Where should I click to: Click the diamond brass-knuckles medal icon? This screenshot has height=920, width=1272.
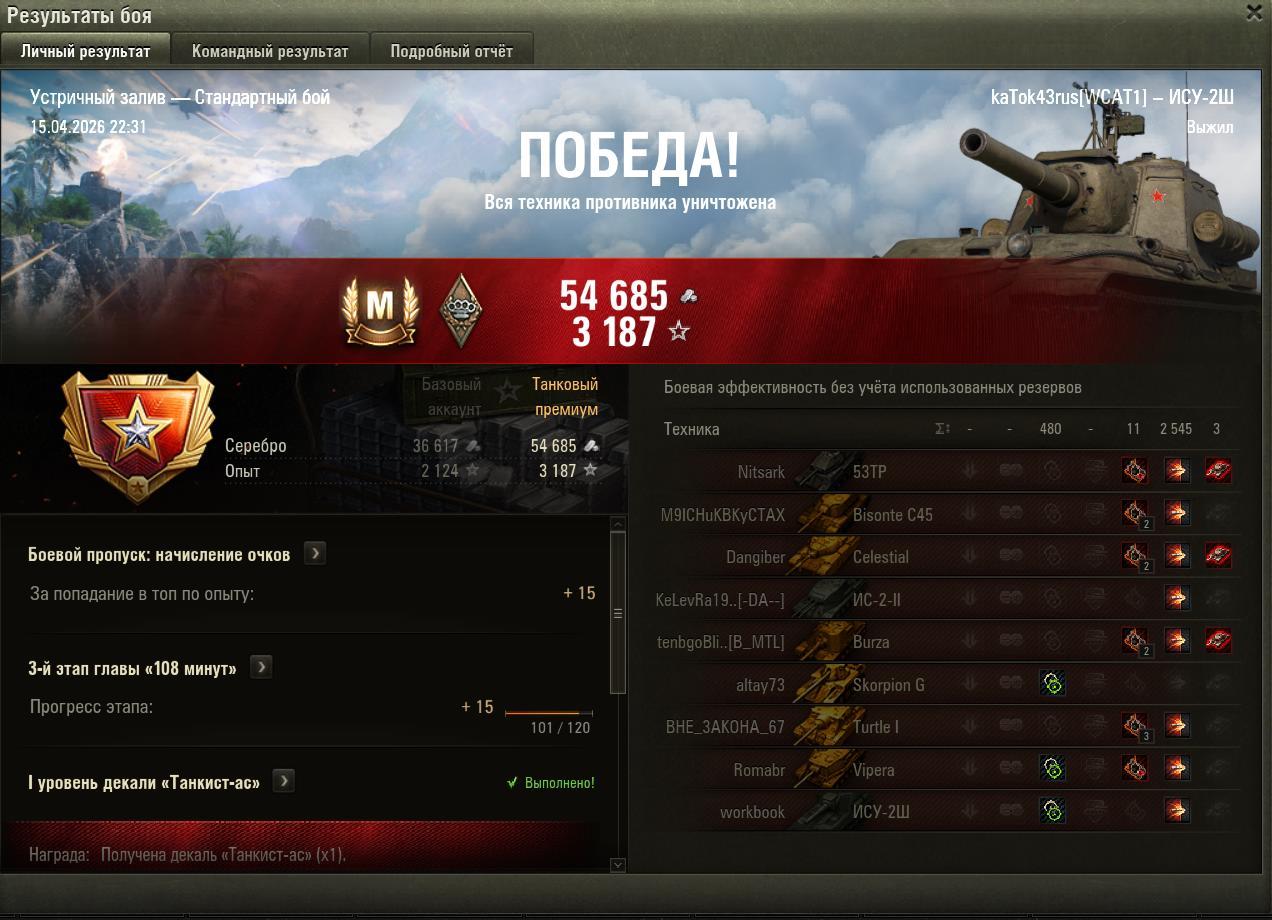coord(460,310)
